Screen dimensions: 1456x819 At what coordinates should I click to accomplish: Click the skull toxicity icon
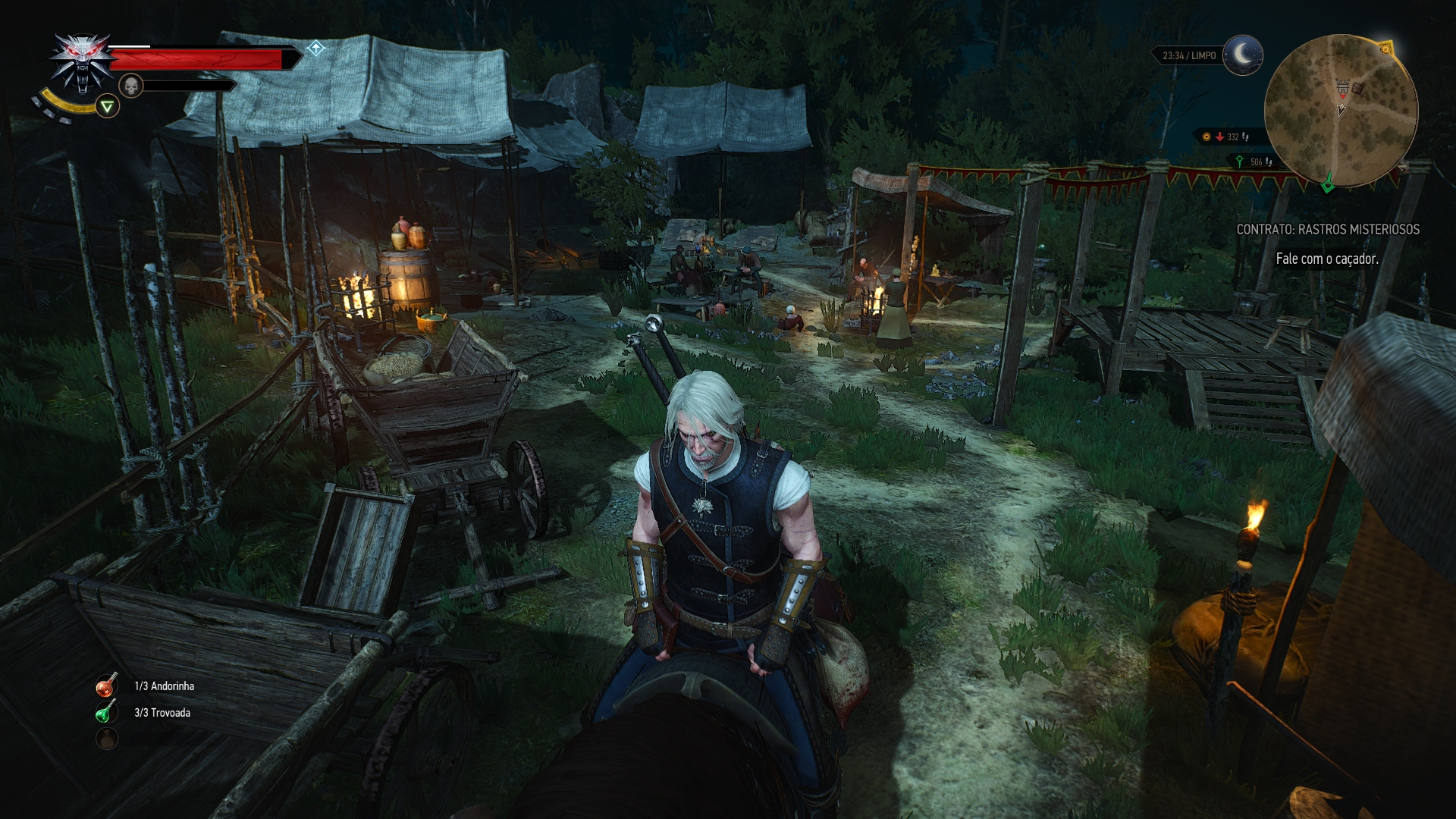(x=131, y=86)
